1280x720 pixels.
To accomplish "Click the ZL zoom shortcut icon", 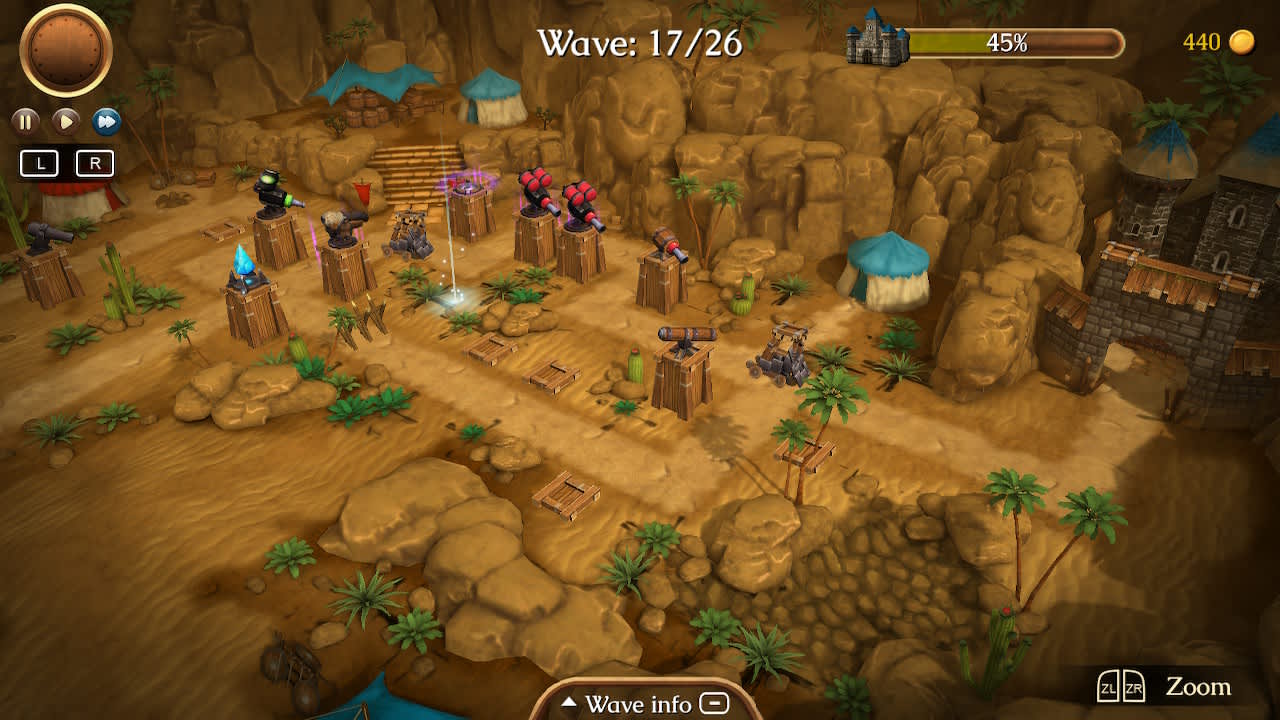I will (1108, 686).
